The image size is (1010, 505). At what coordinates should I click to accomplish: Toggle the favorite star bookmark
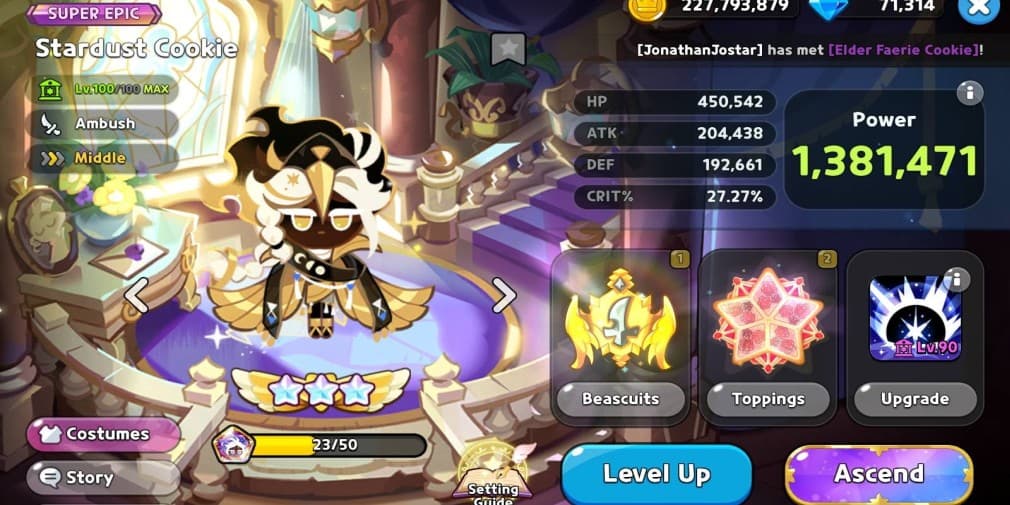click(x=508, y=48)
